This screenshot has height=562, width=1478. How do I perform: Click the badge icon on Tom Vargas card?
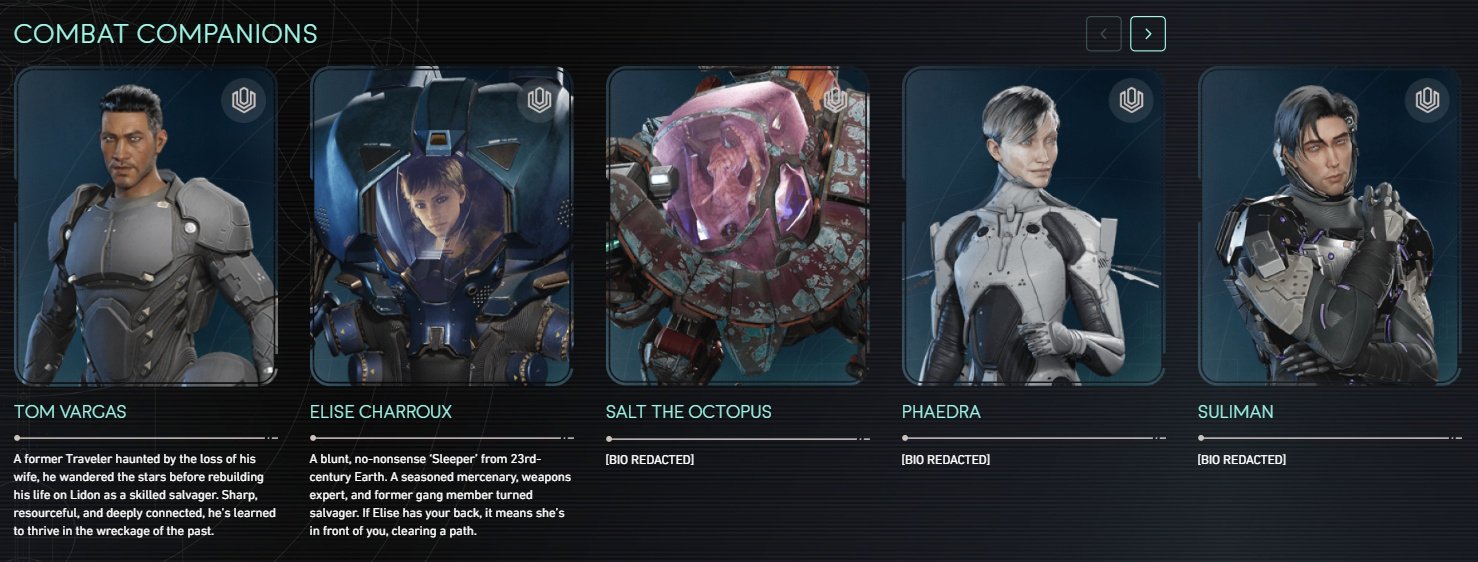click(x=244, y=100)
